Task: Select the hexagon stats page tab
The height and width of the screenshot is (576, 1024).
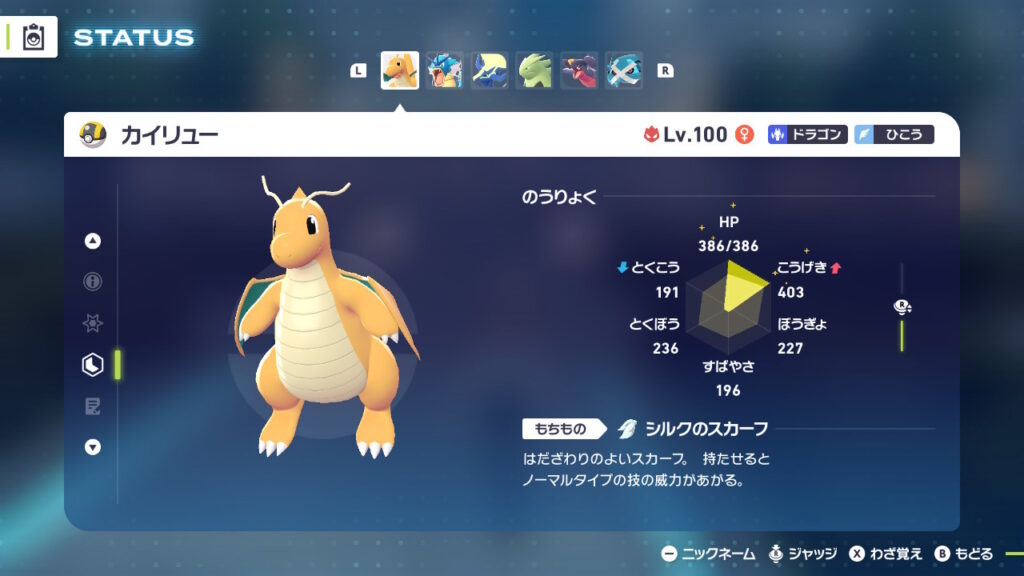Action: point(93,365)
